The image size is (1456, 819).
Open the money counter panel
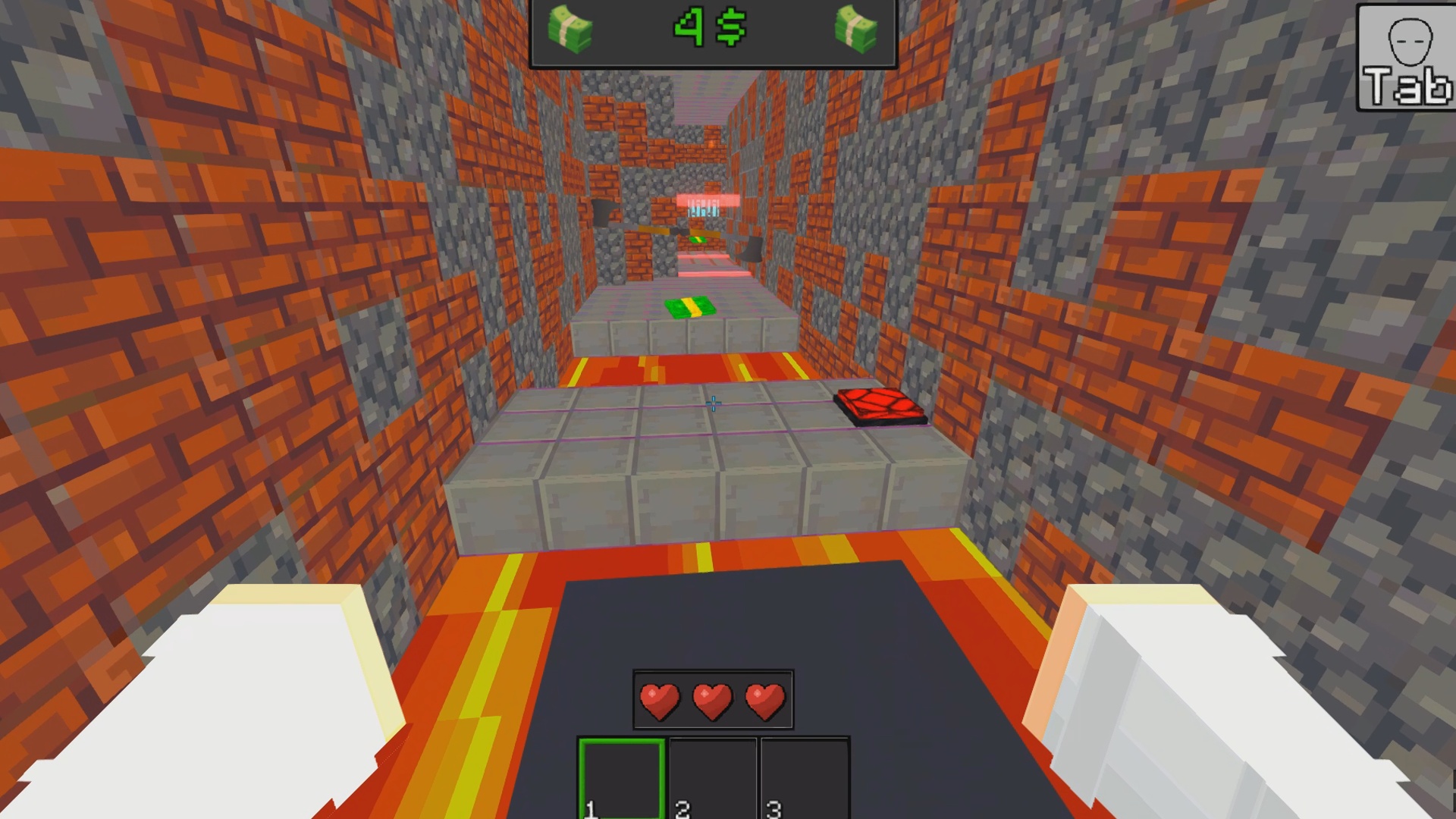[713, 34]
